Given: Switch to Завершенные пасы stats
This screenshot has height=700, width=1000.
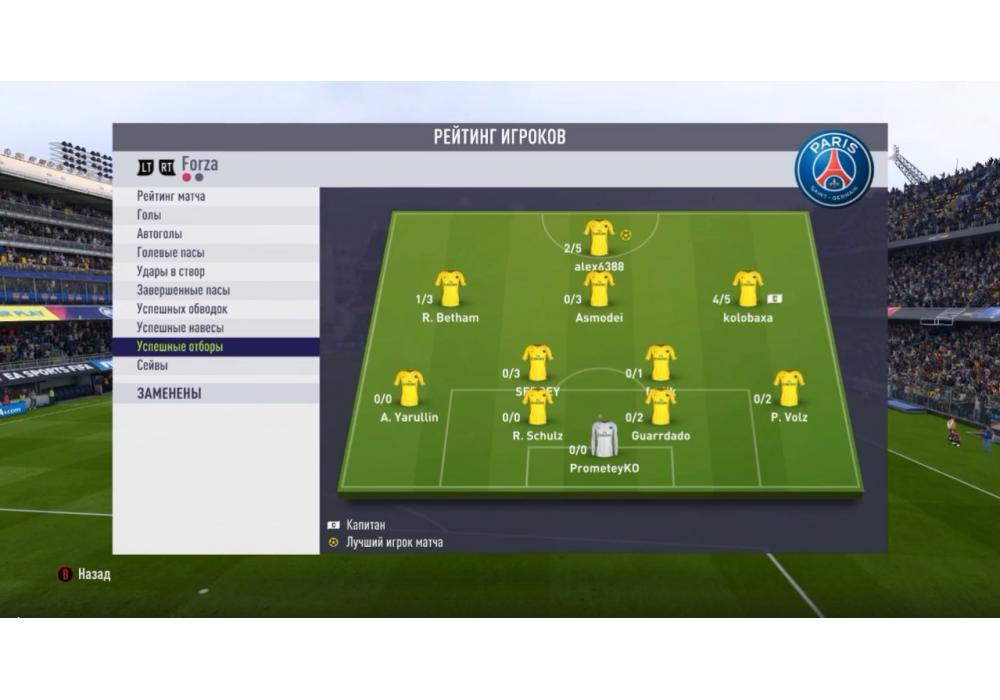Looking at the screenshot, I should tap(183, 290).
